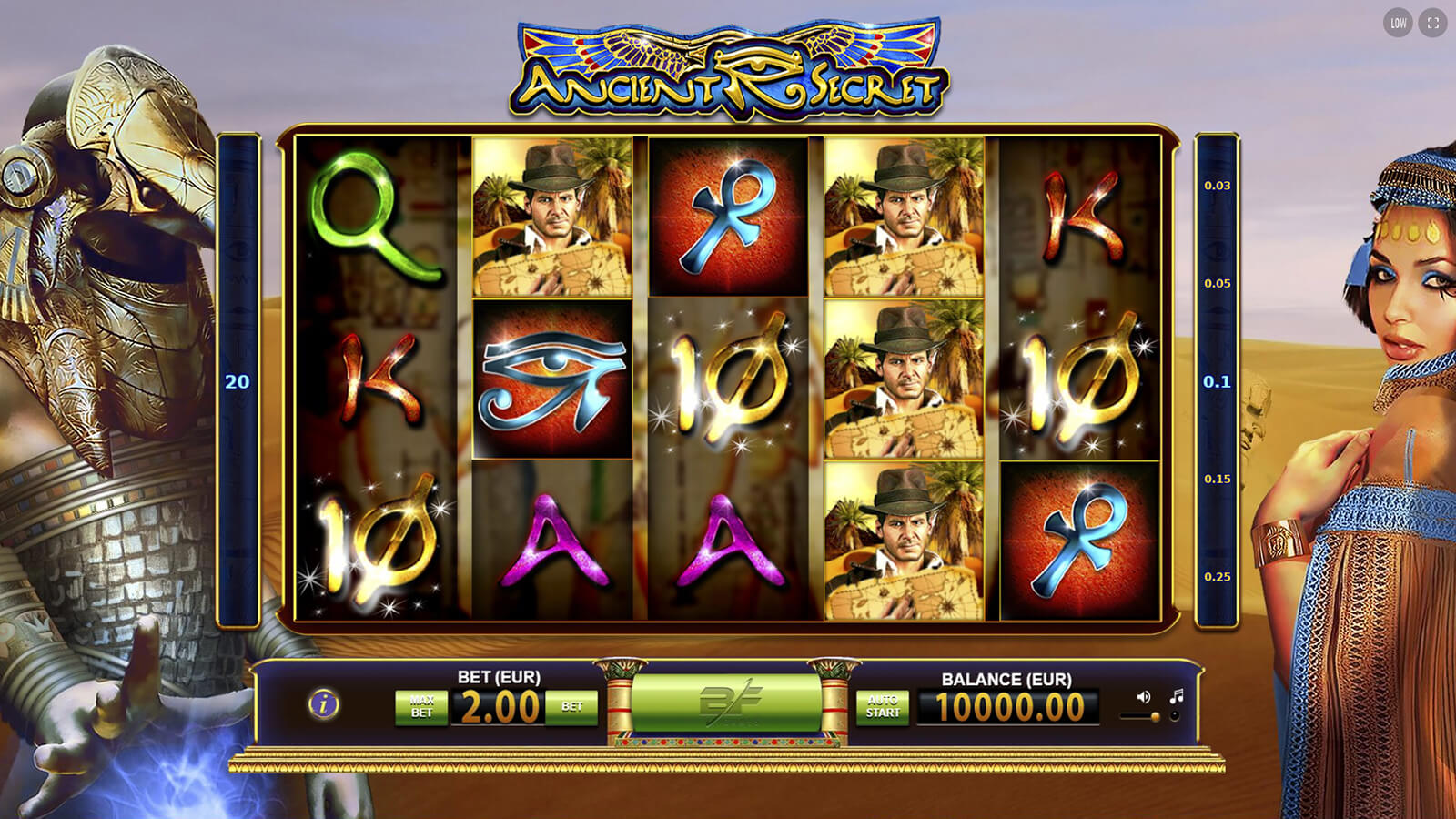The image size is (1456, 819).
Task: Select the 0.03 coin value
Action: (1217, 186)
